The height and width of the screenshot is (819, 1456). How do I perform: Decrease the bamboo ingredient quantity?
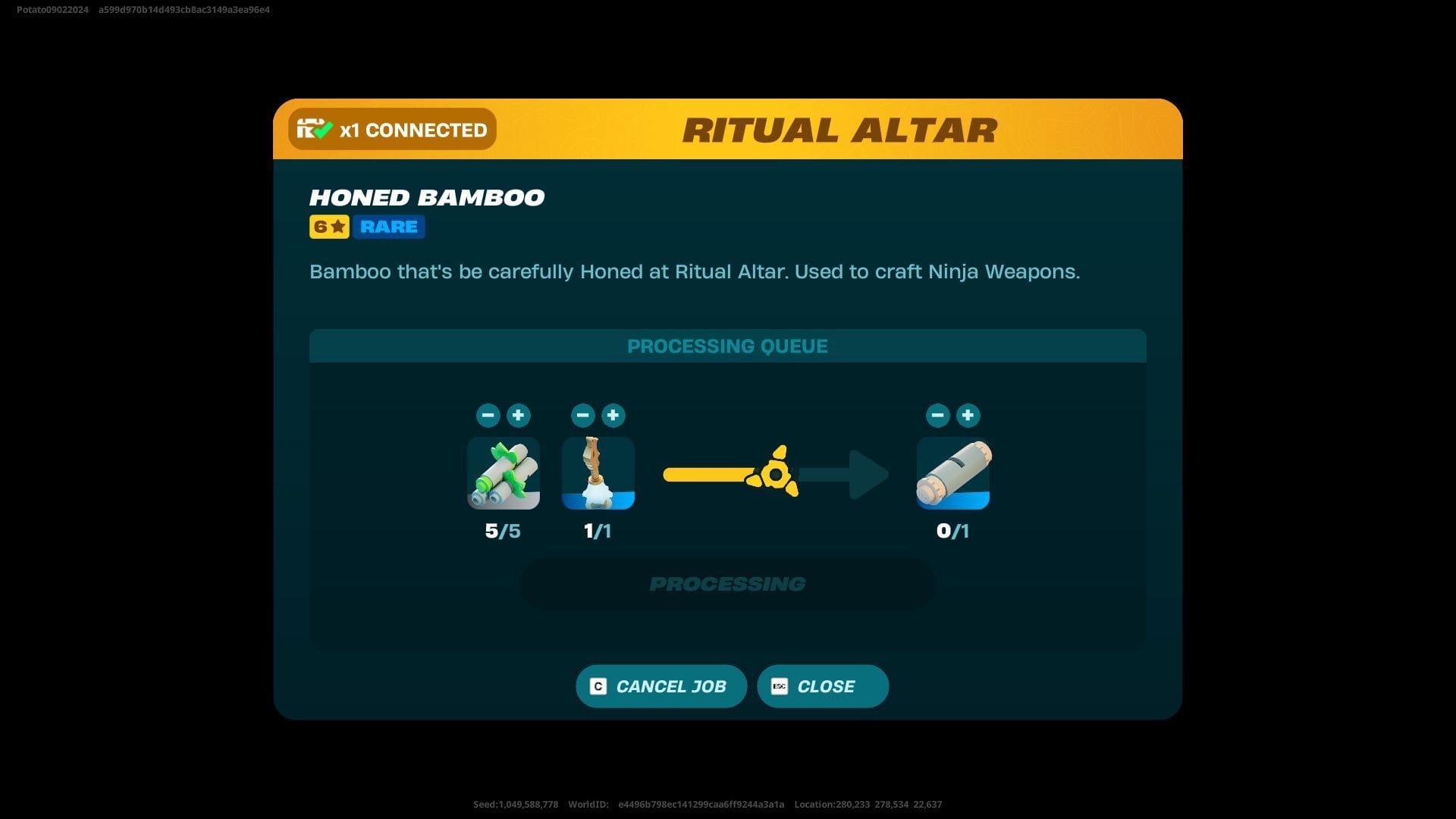tap(488, 415)
